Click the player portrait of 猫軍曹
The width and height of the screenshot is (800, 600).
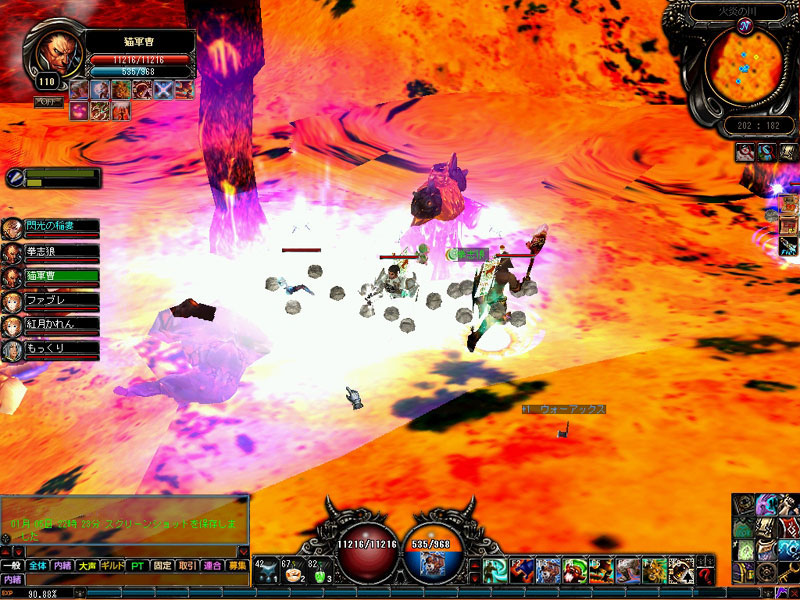pyautogui.click(x=55, y=53)
